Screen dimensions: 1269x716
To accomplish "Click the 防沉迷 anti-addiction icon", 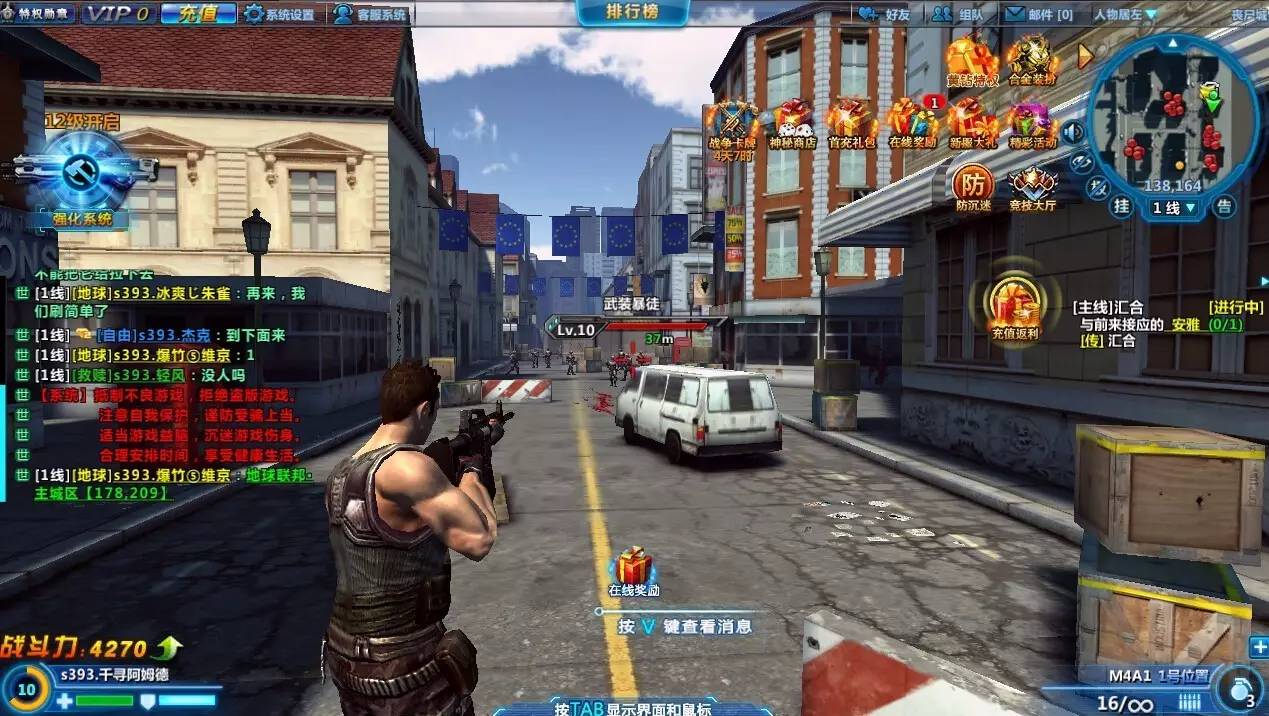I will coord(972,186).
